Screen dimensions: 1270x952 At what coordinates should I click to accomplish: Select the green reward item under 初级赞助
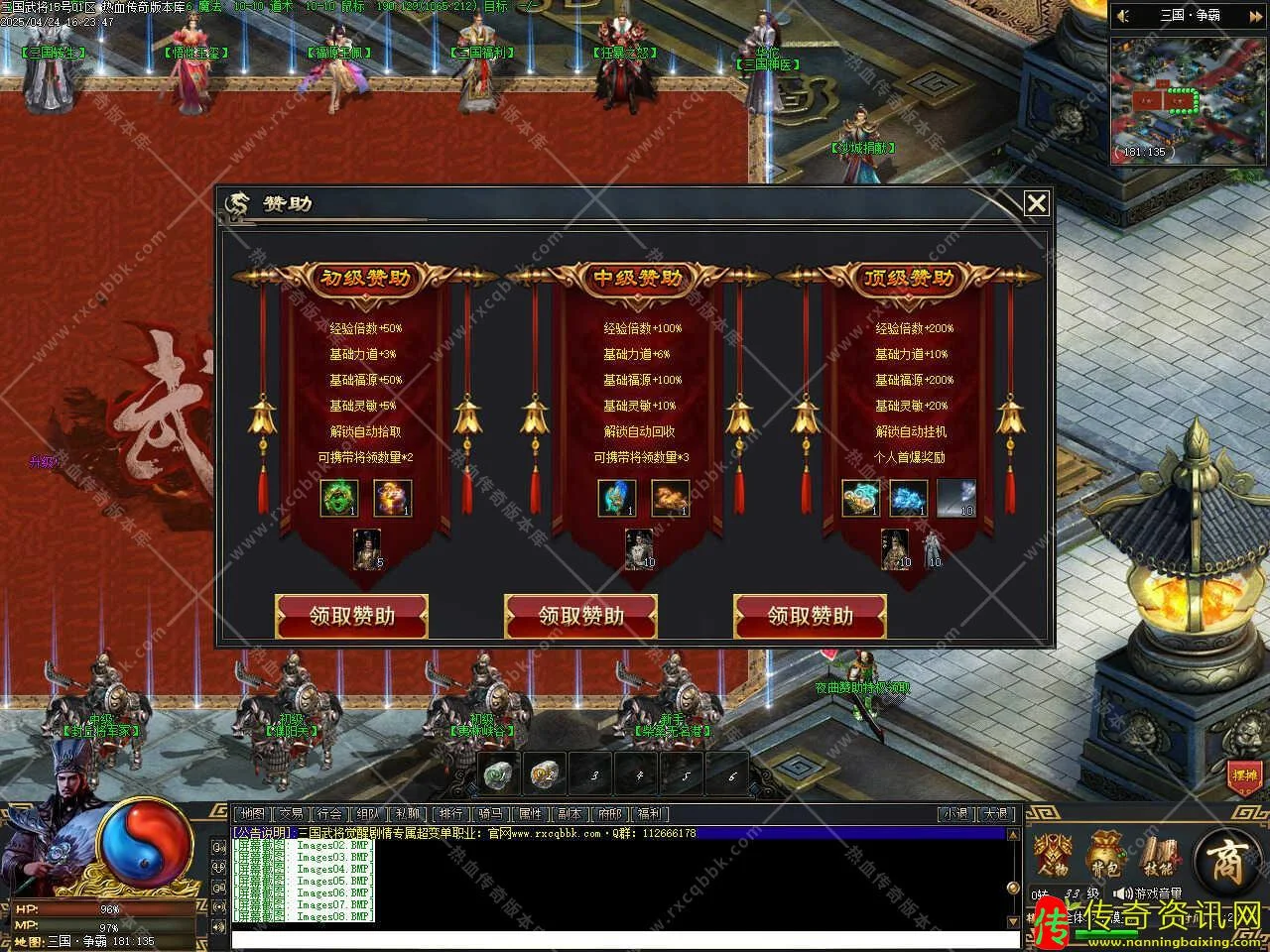point(337,499)
